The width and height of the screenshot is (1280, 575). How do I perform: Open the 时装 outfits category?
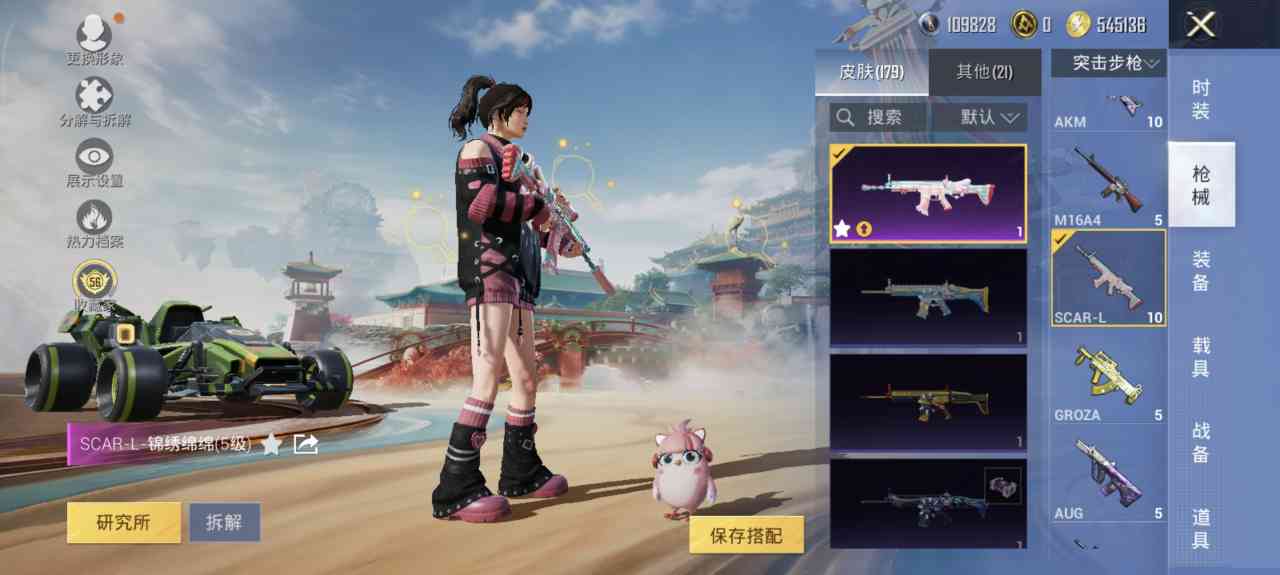point(1201,100)
